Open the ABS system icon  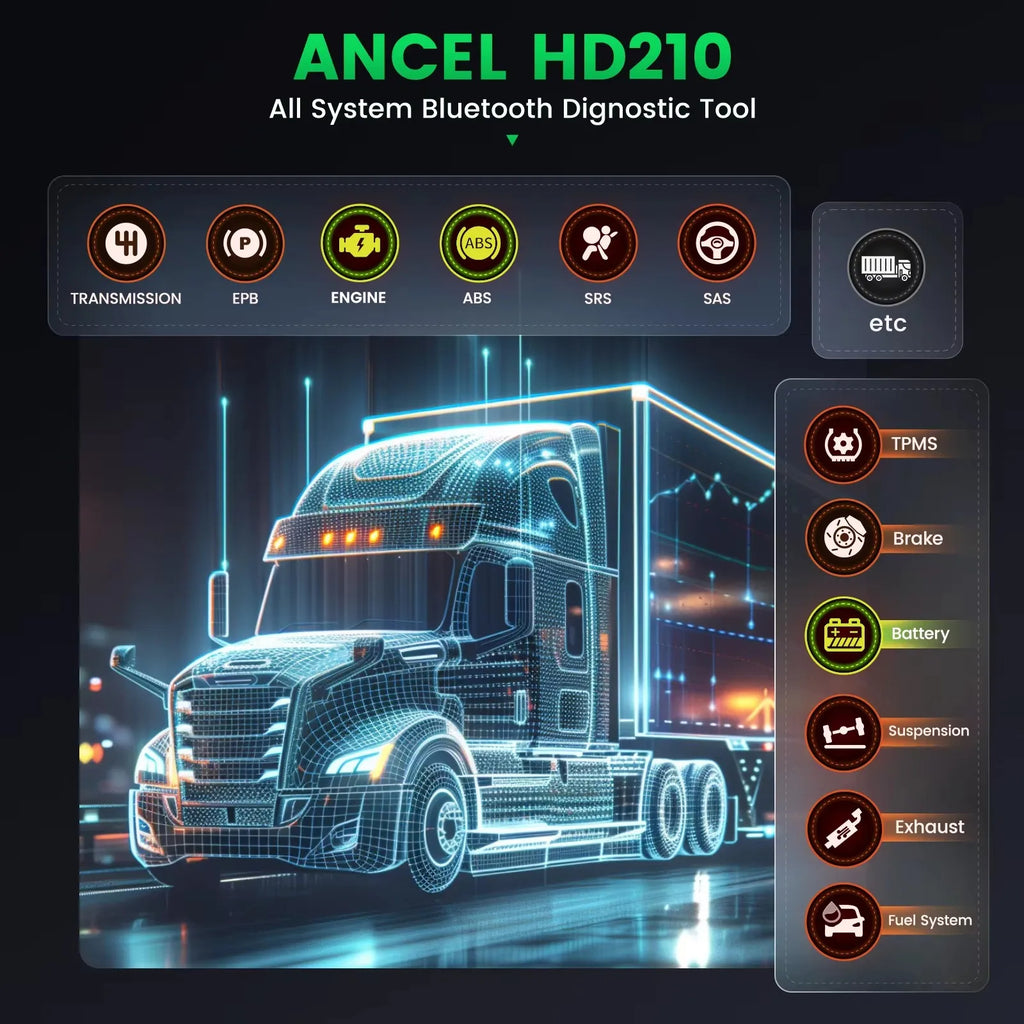478,243
